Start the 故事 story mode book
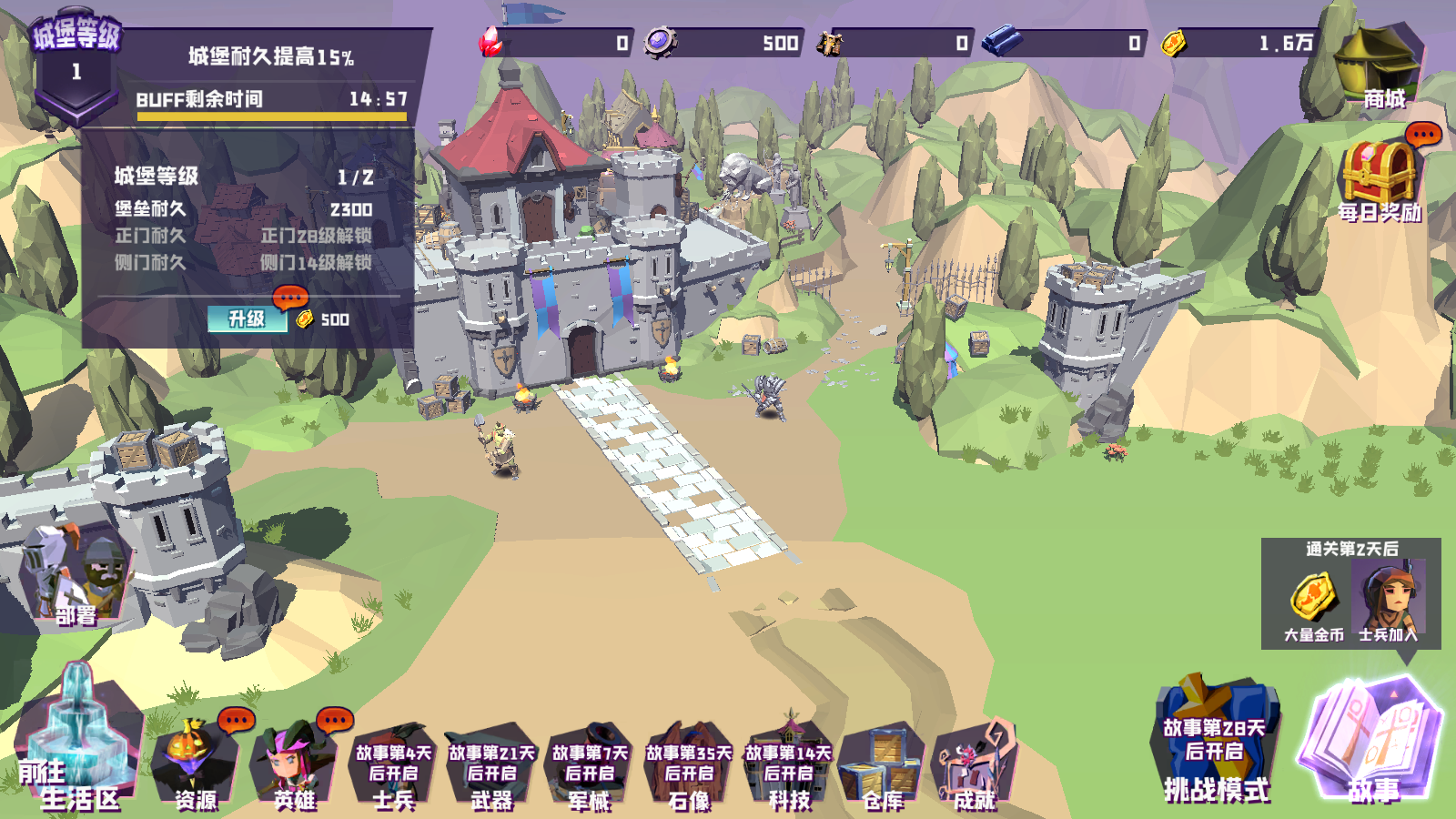 [1374, 742]
